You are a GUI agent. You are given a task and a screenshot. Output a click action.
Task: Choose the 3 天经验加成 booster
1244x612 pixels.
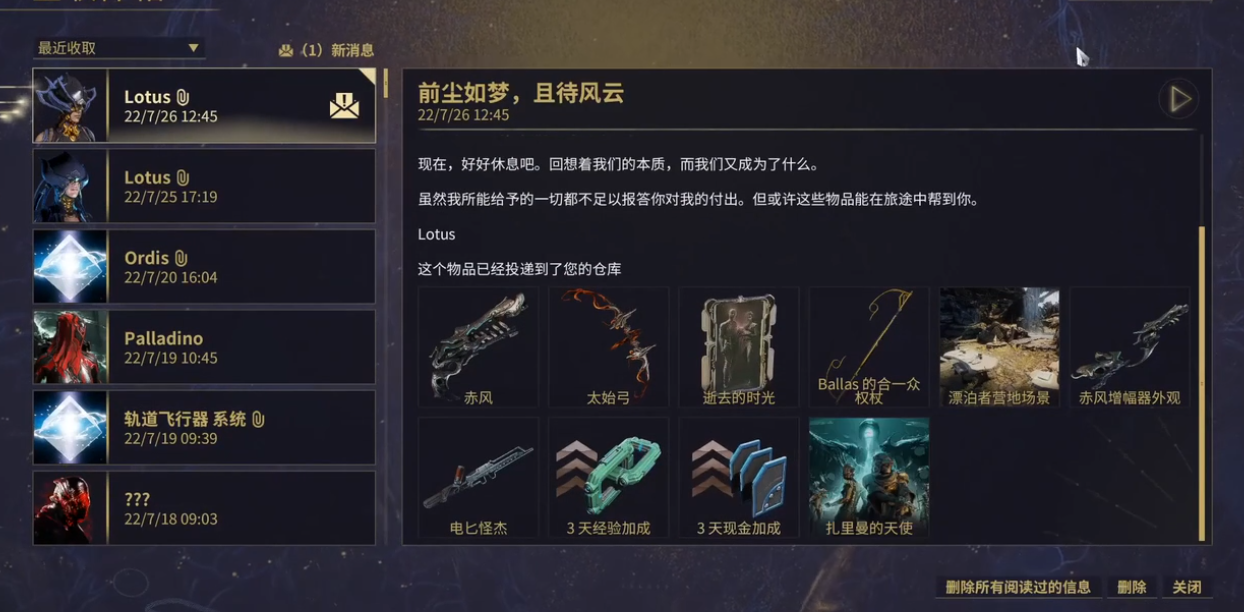[x=608, y=477]
